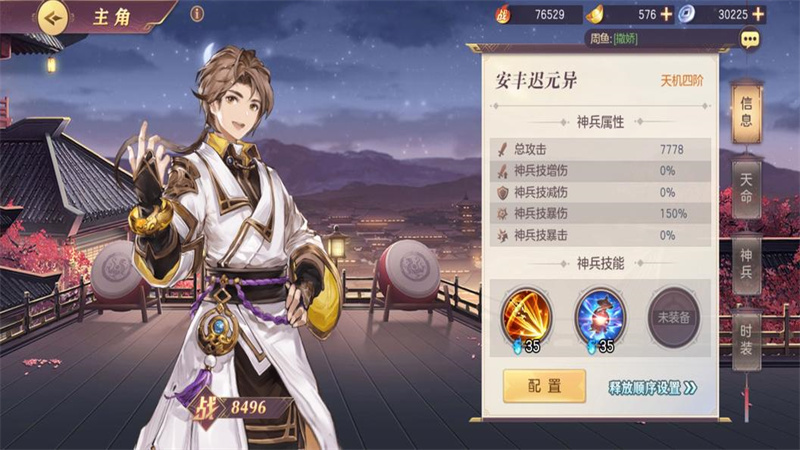Open 释放顺序设置 release order settings
Viewport: 800px width, 450px height.
coord(652,387)
